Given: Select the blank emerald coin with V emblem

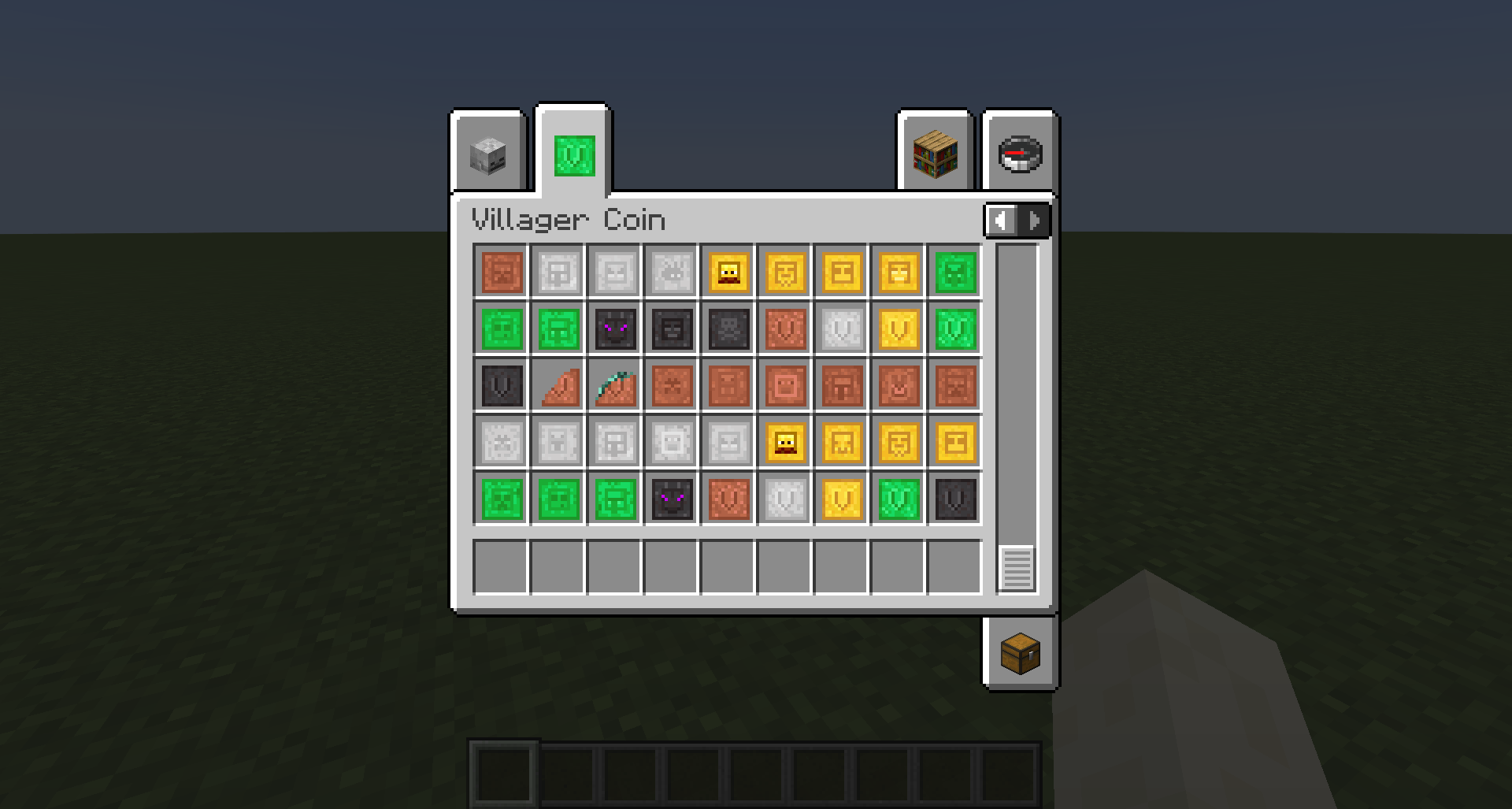Looking at the screenshot, I should 955,329.
